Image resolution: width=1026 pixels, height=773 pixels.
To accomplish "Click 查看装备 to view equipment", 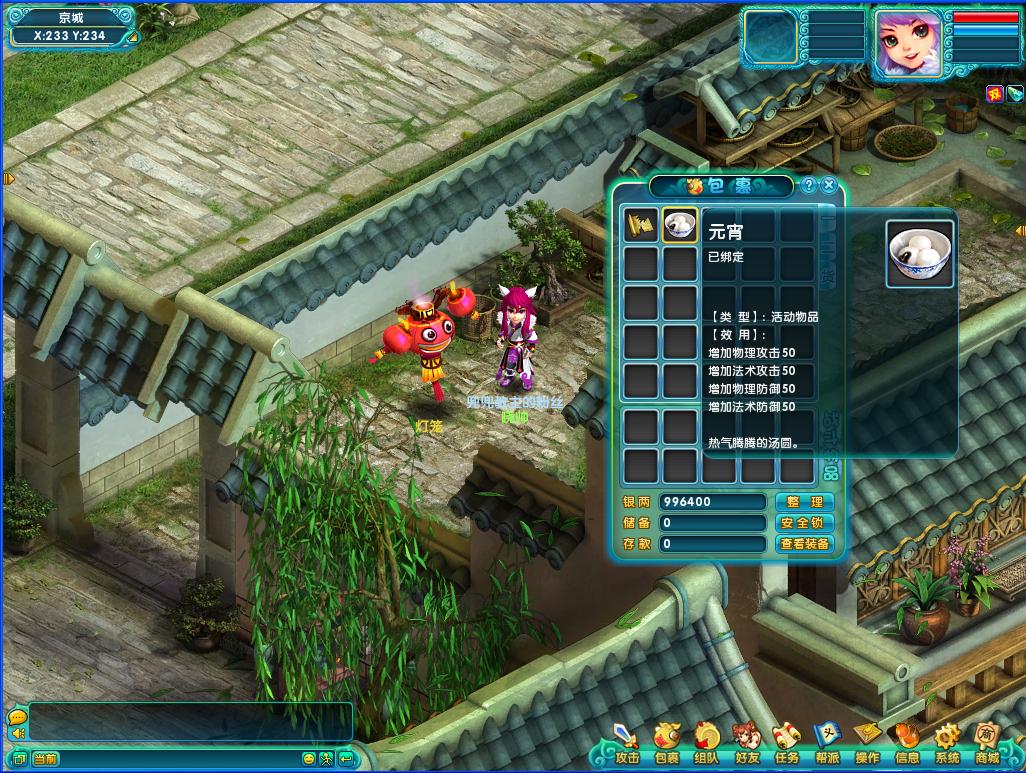I will [x=804, y=544].
